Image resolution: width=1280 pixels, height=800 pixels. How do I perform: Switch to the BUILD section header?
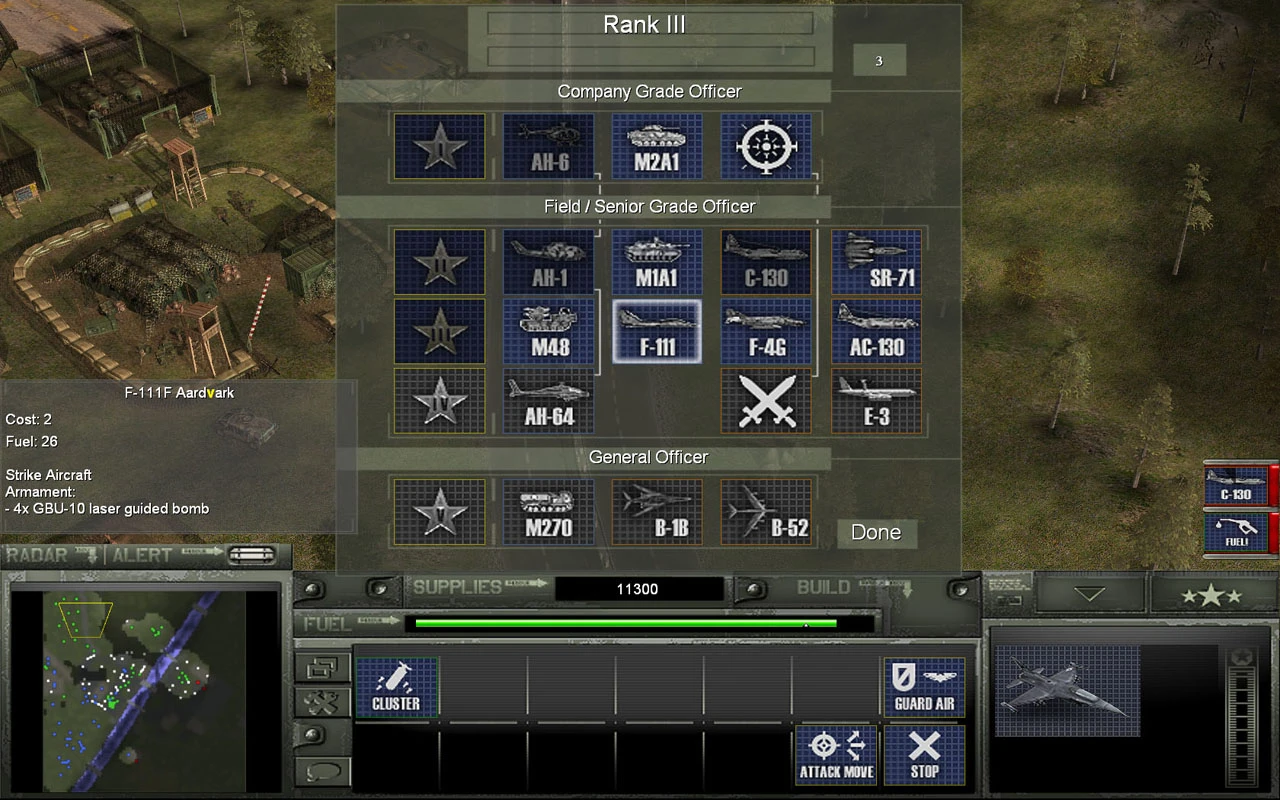pyautogui.click(x=823, y=587)
